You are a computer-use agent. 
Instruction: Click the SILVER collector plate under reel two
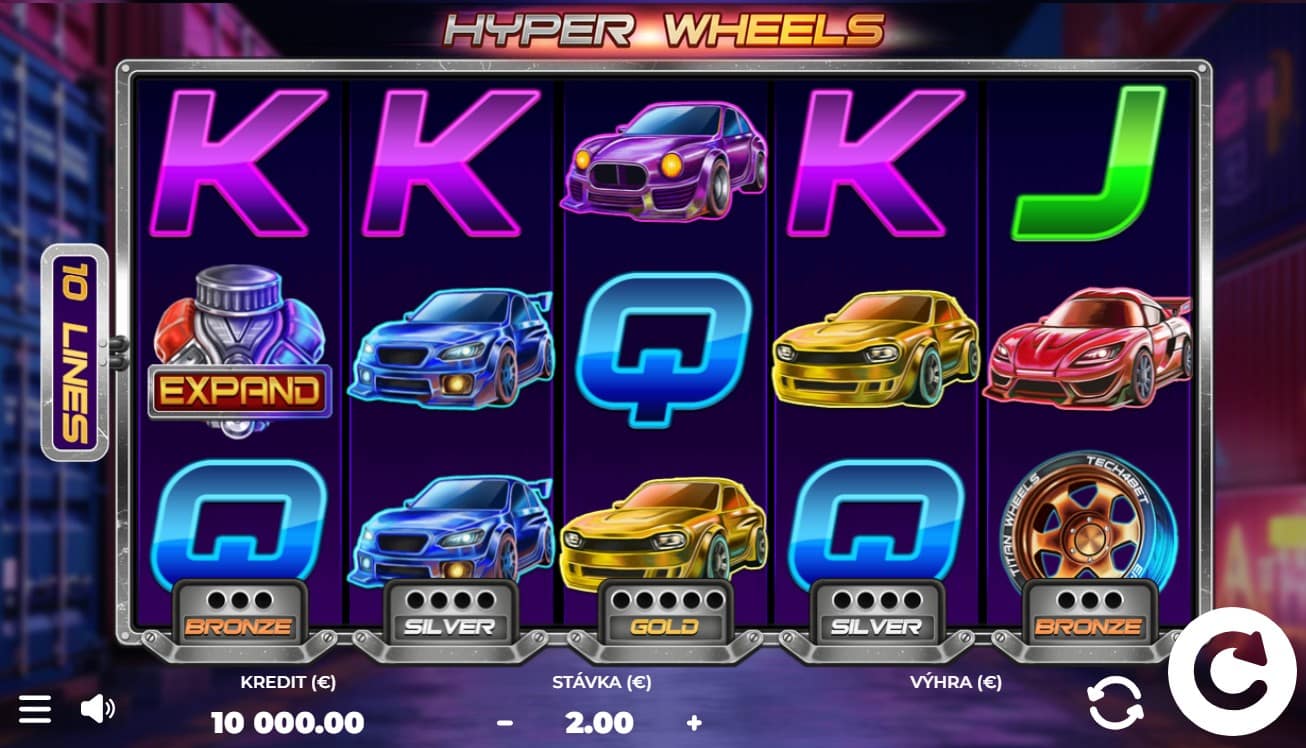point(451,615)
